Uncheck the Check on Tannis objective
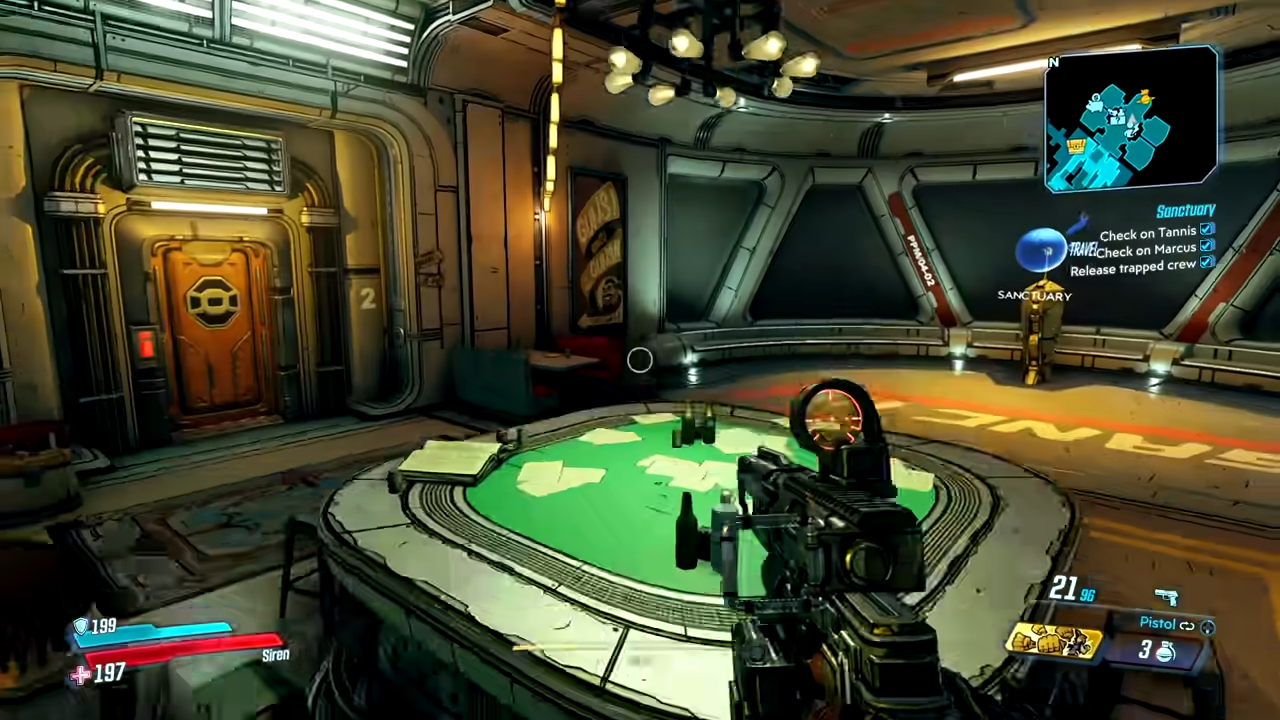This screenshot has height=720, width=1280. [x=1208, y=229]
